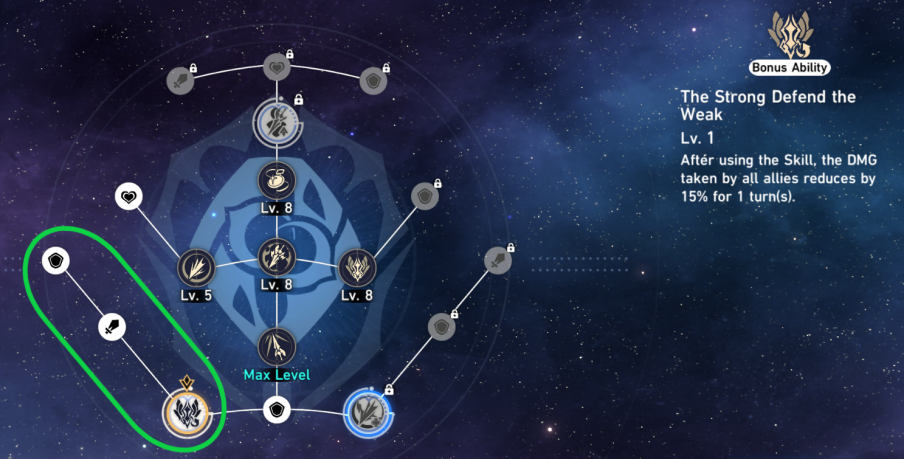This screenshot has height=459, width=904.
Task: Open the Lv. 8 node with swirling ring icon
Action: [277, 182]
